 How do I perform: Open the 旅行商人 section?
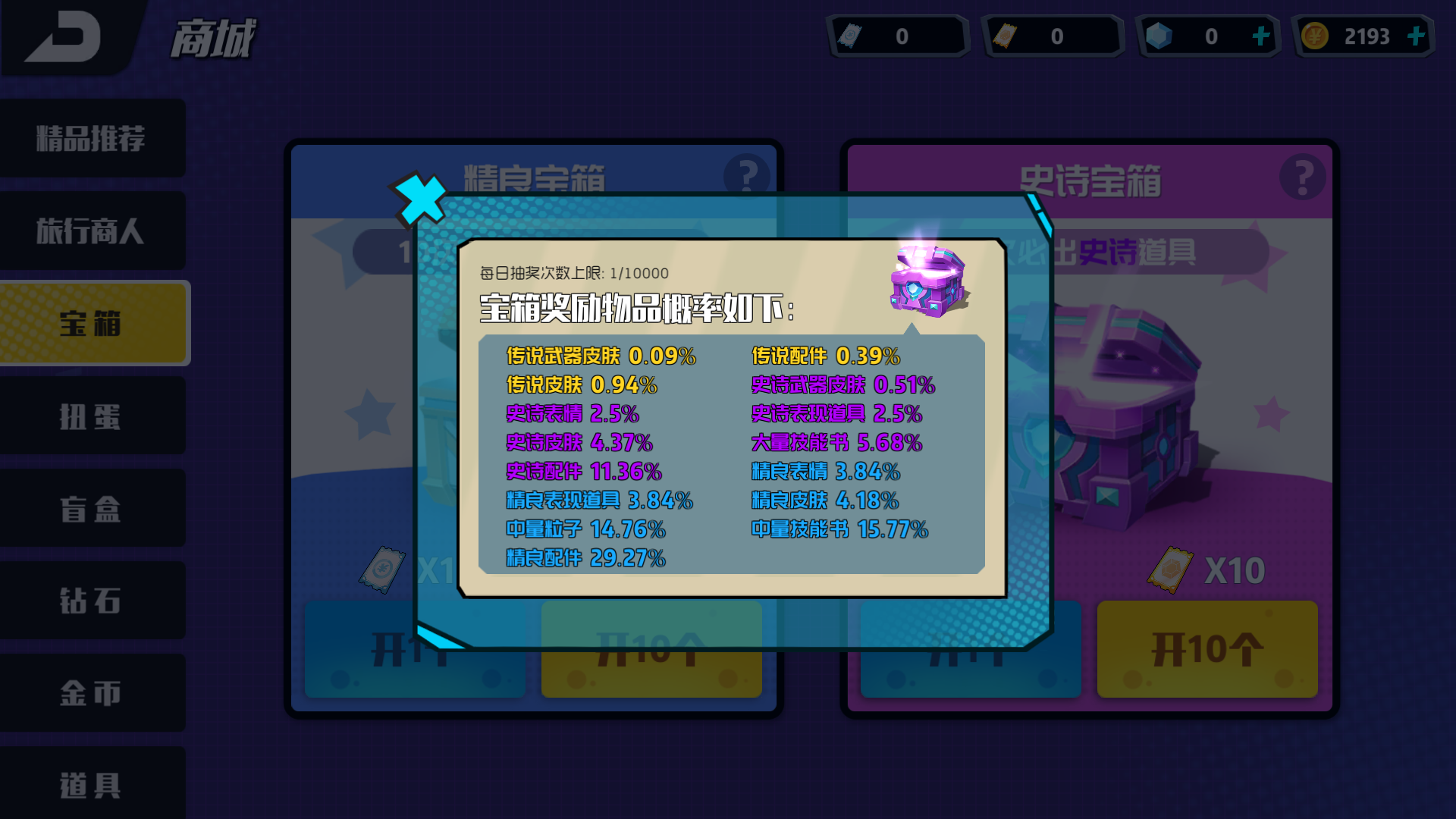click(x=92, y=231)
